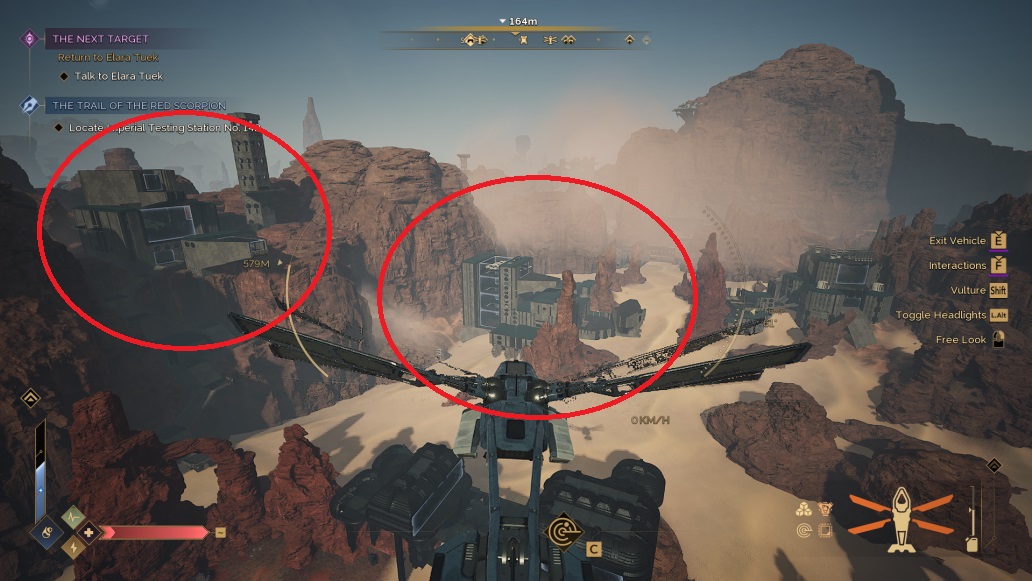Click the green heartbeat status icon
Screen dimensions: 1032x581
pos(73,516)
